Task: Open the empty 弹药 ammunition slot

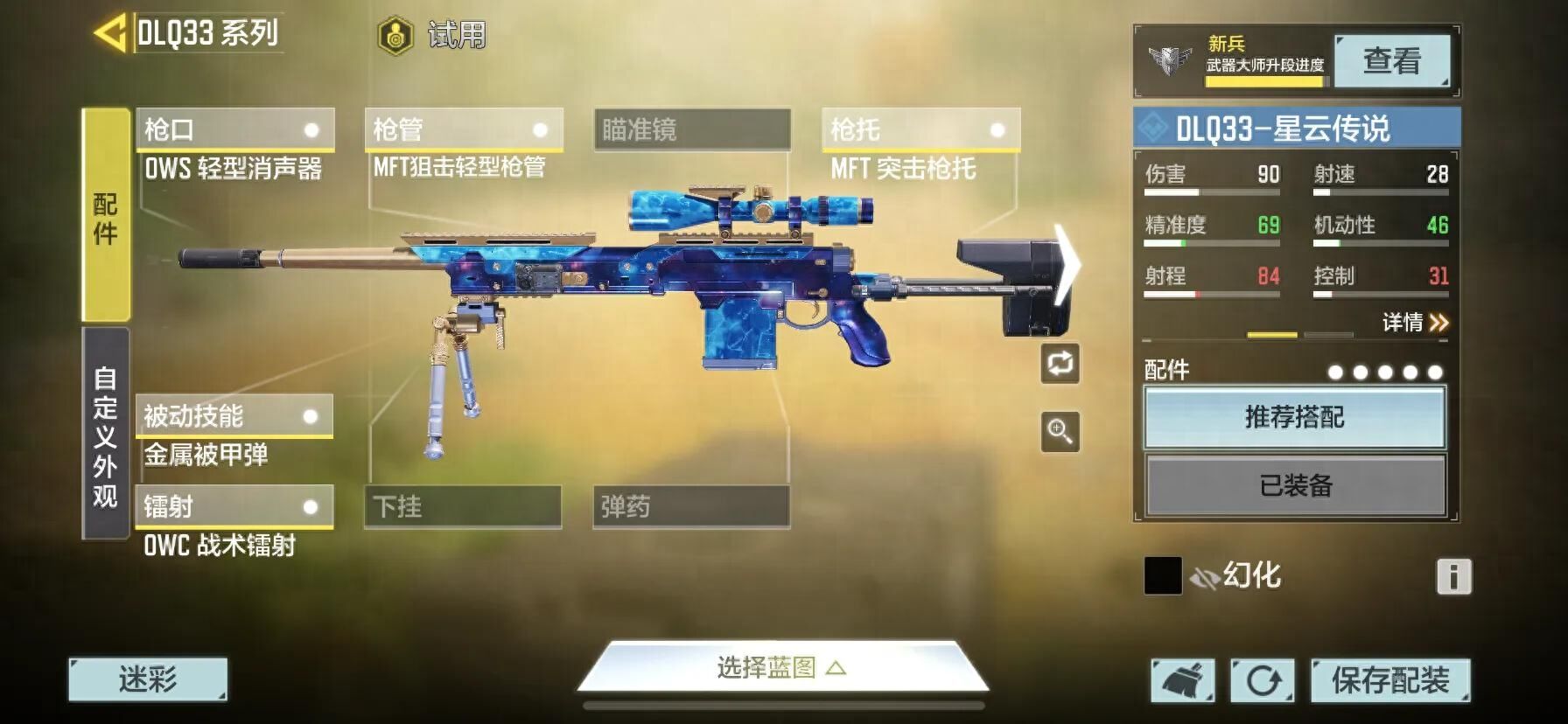Action: (691, 507)
